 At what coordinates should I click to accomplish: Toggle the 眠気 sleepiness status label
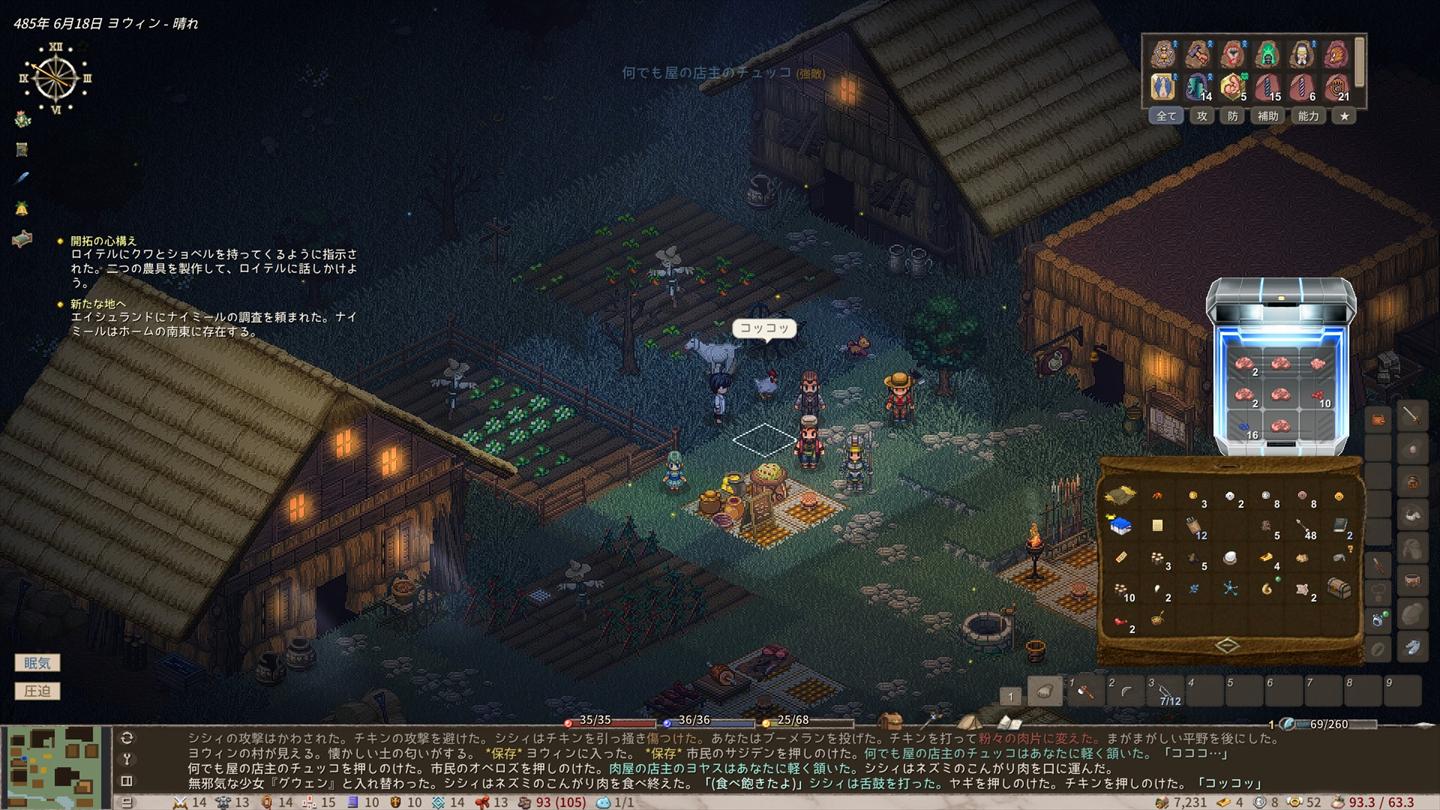pyautogui.click(x=37, y=663)
